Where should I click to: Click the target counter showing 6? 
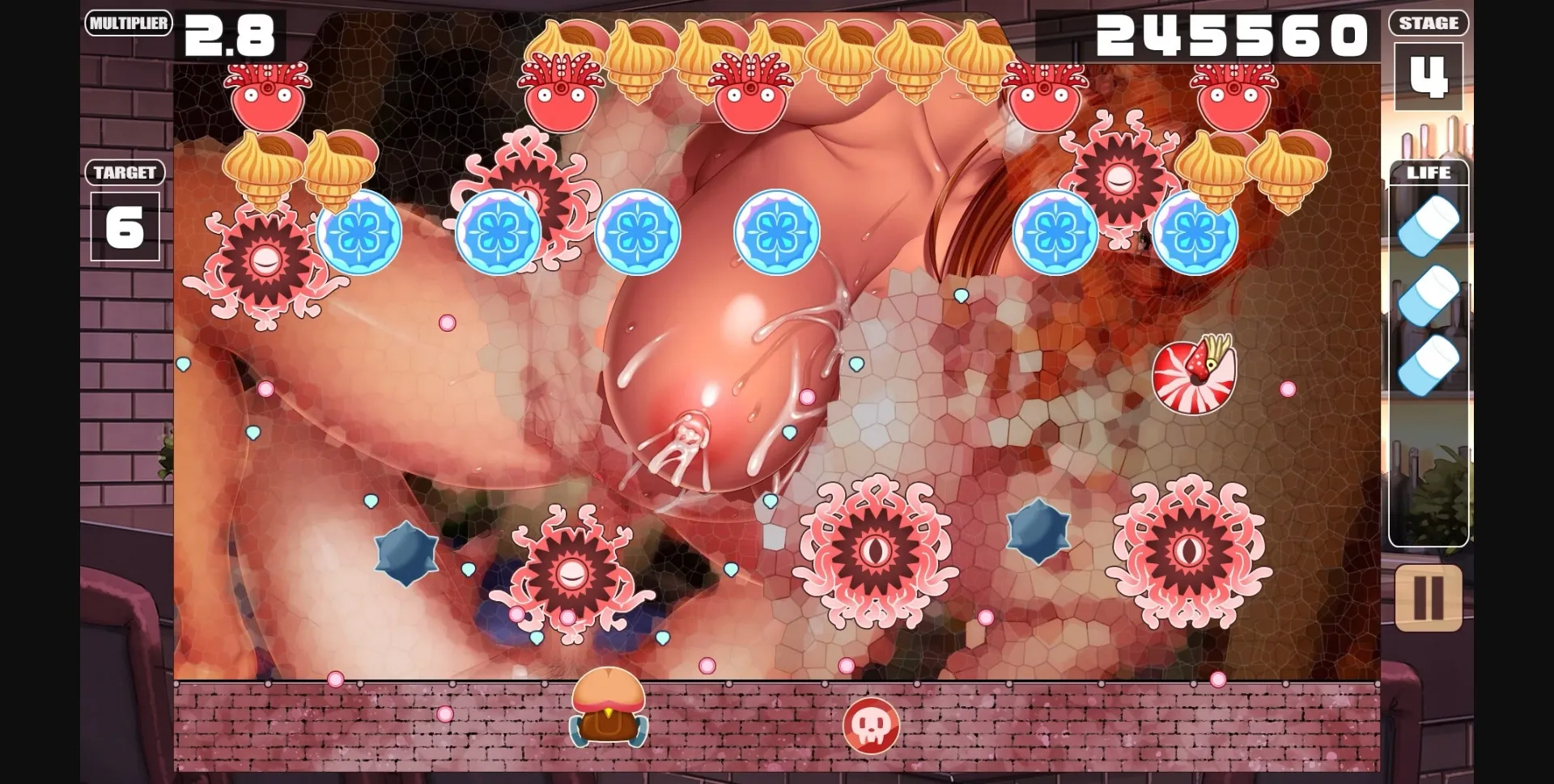pos(124,228)
